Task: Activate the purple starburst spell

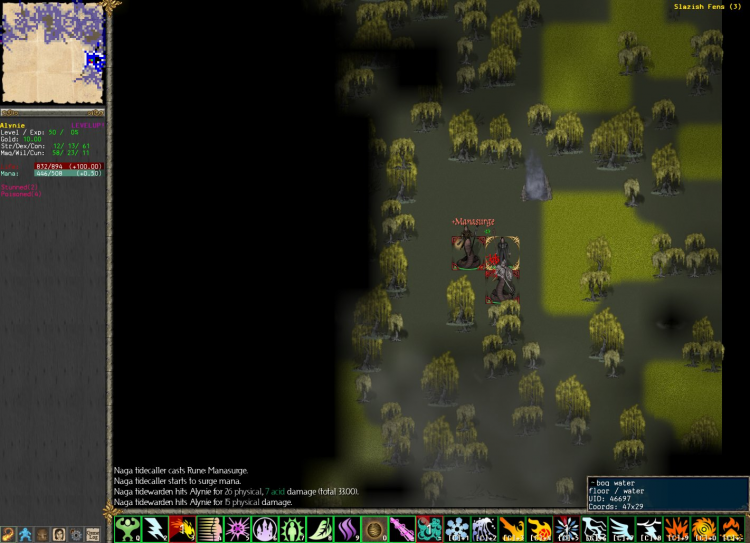Action: [237, 529]
